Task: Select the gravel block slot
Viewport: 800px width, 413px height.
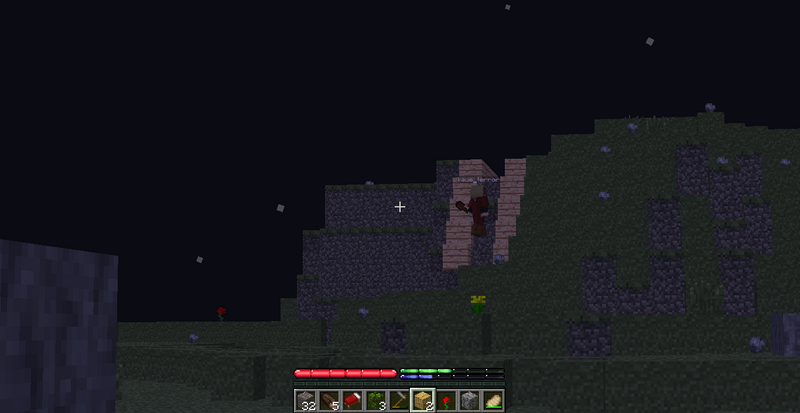Action: (469, 401)
